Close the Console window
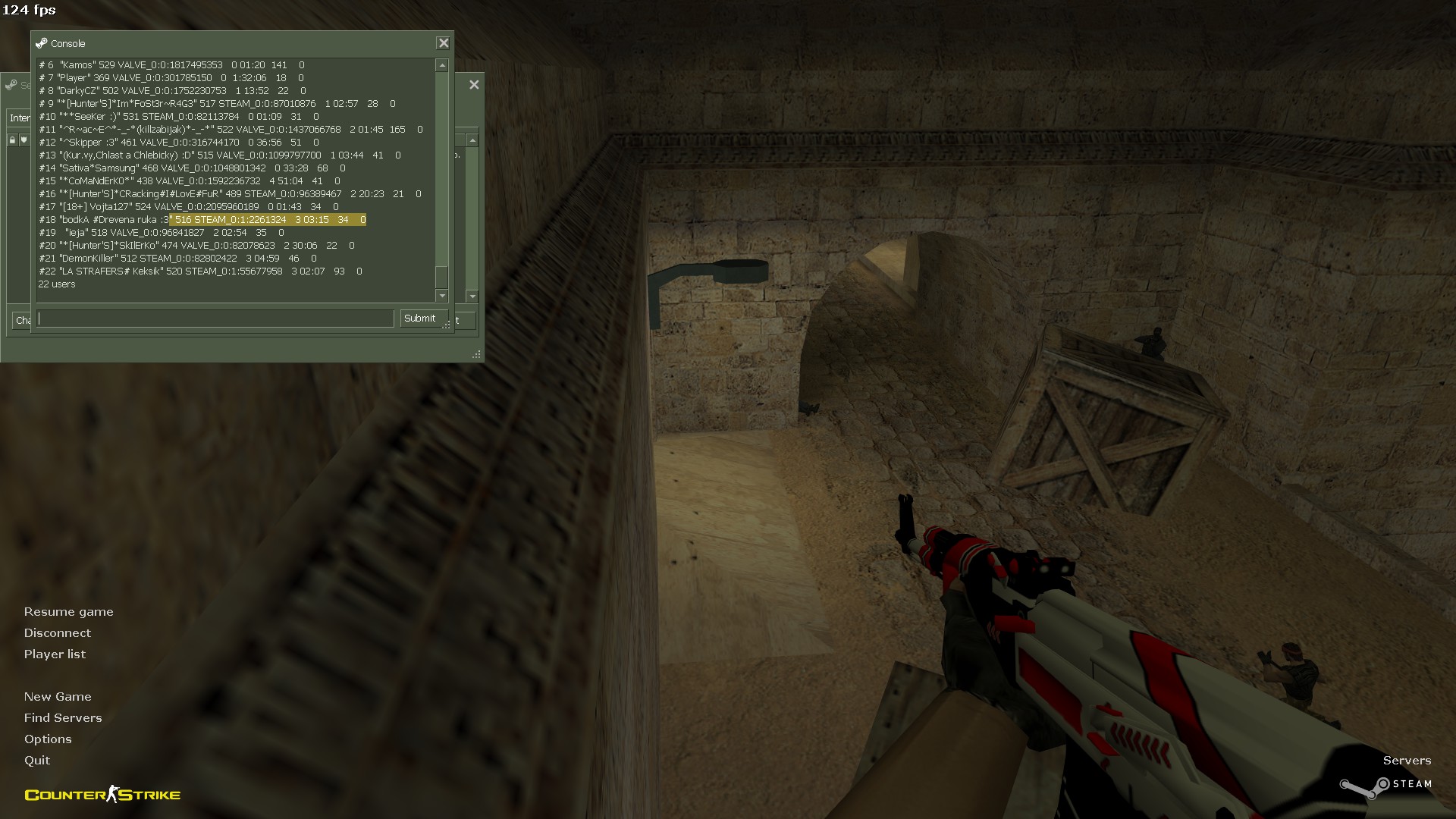Screen dimensions: 1456x819 click(x=444, y=43)
